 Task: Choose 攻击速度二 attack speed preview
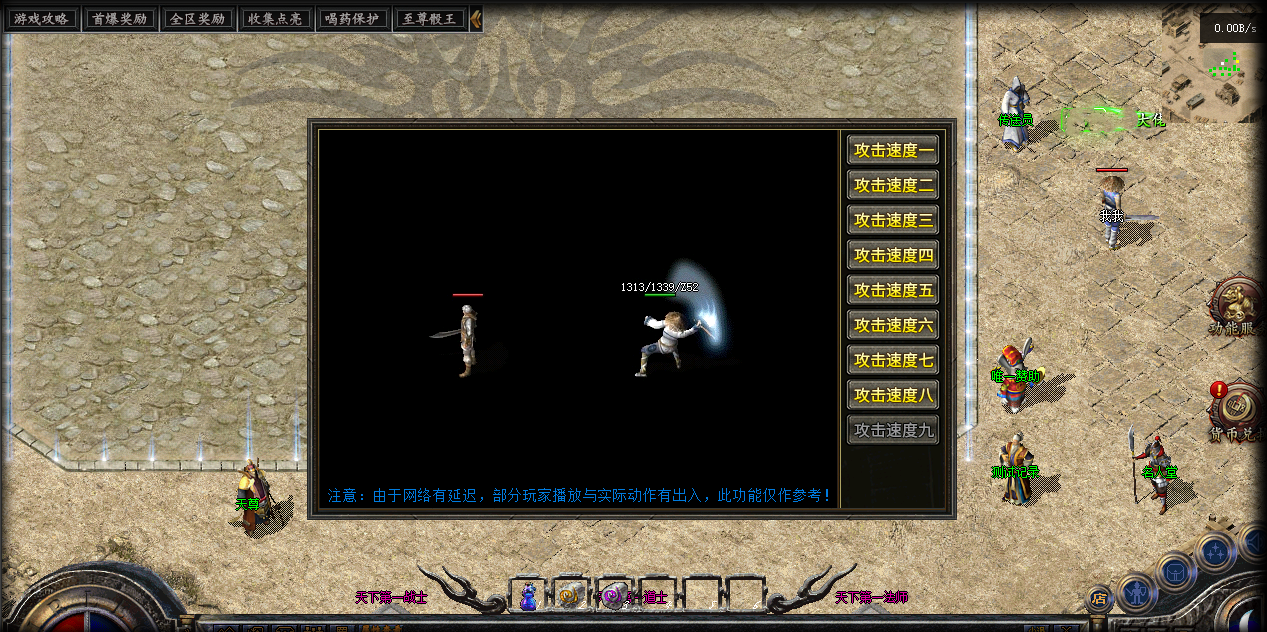[x=893, y=186]
